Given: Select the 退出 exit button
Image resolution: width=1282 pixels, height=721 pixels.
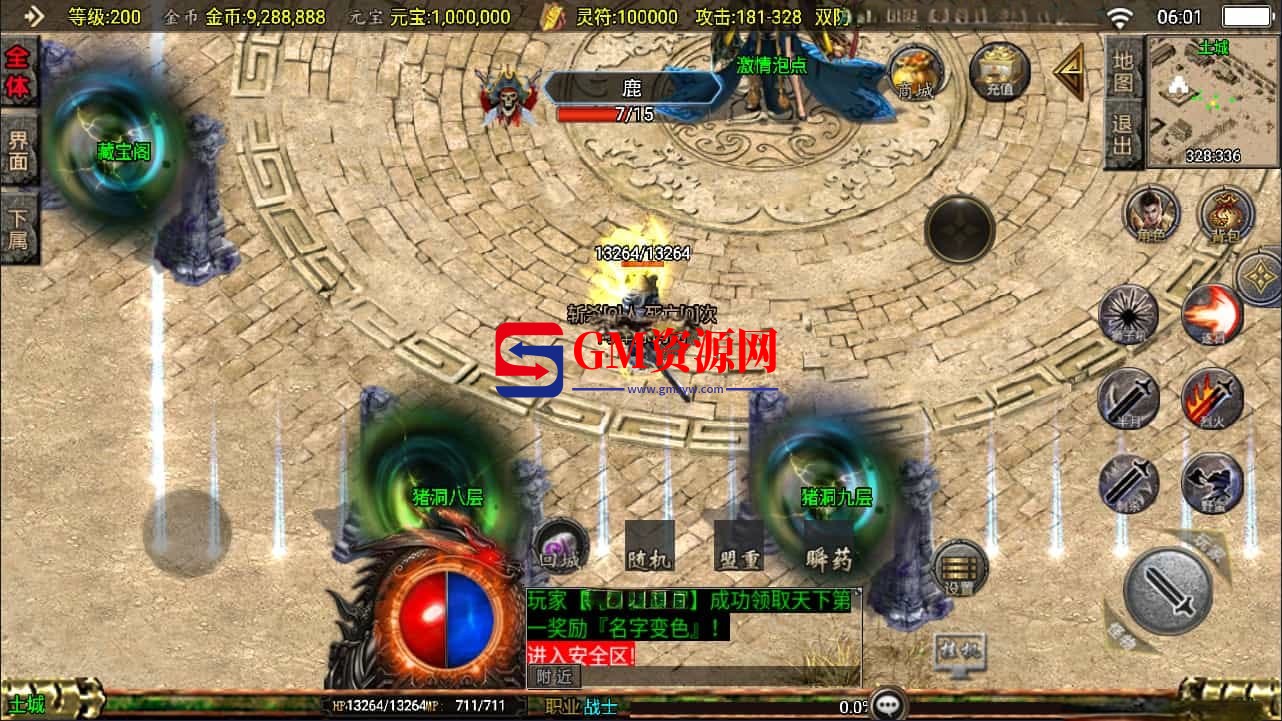Looking at the screenshot, I should pos(1124,136).
